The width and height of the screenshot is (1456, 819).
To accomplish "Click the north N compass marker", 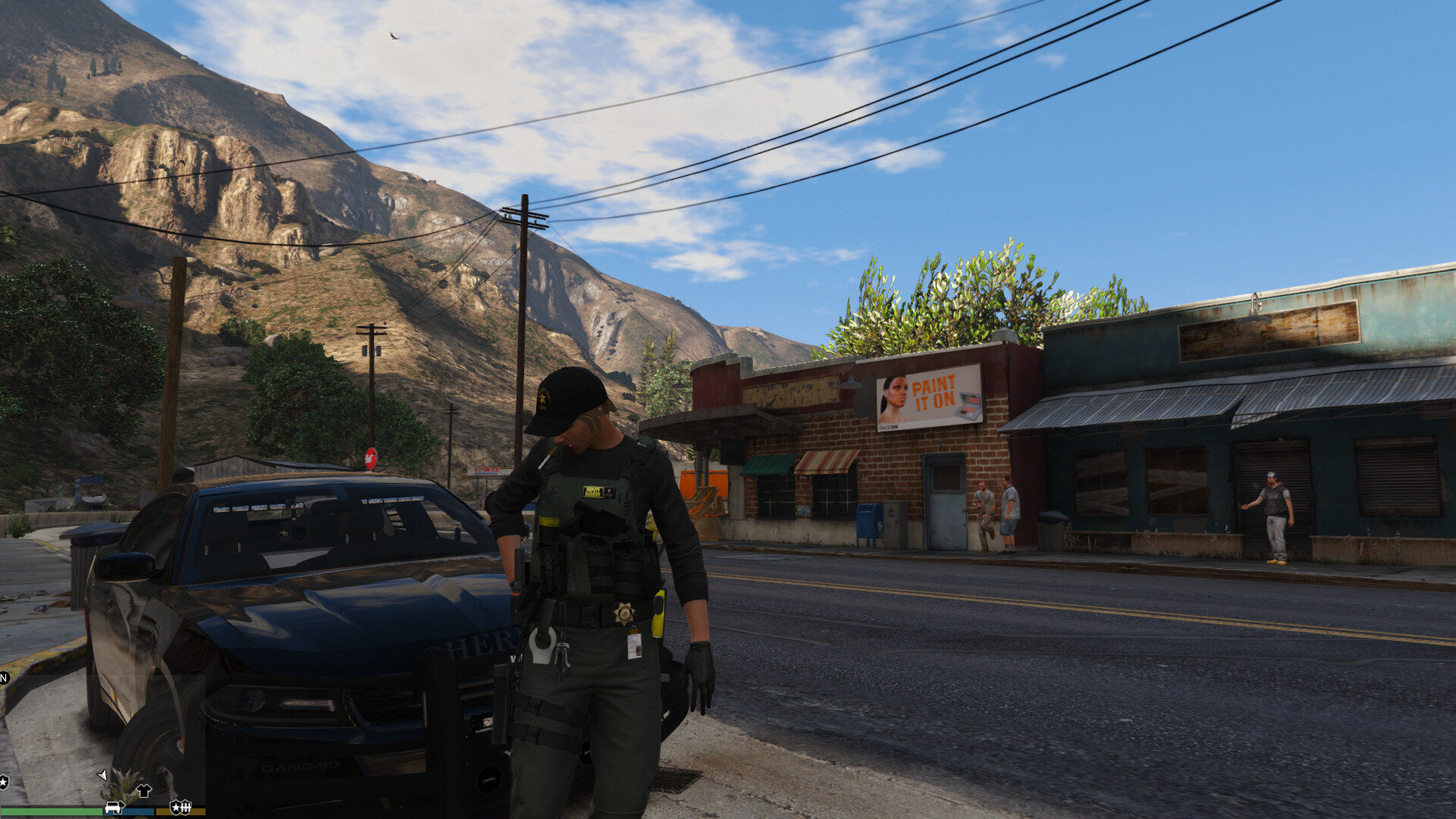I will (3, 677).
